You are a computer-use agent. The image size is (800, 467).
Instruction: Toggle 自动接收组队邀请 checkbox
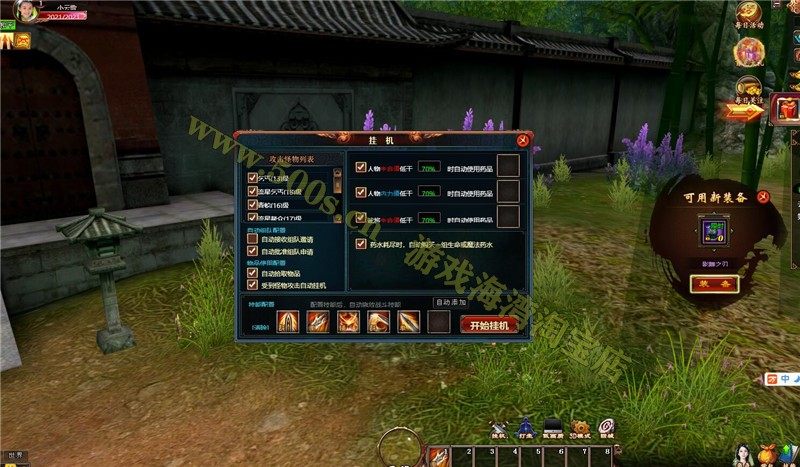[x=253, y=240]
